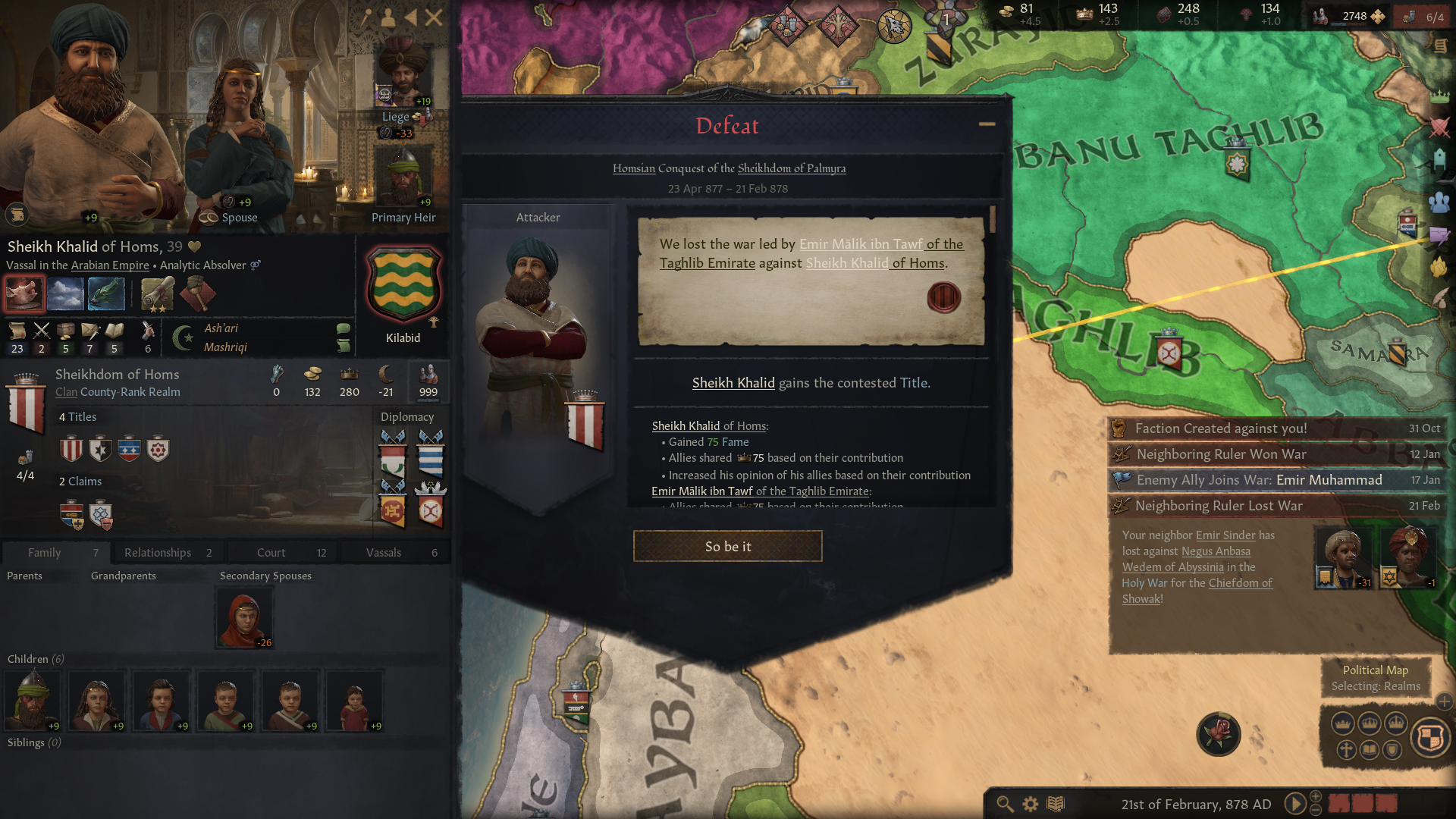Open the military view crossed-swords sidebar icon
Image resolution: width=1456 pixels, height=819 pixels.
[1439, 126]
